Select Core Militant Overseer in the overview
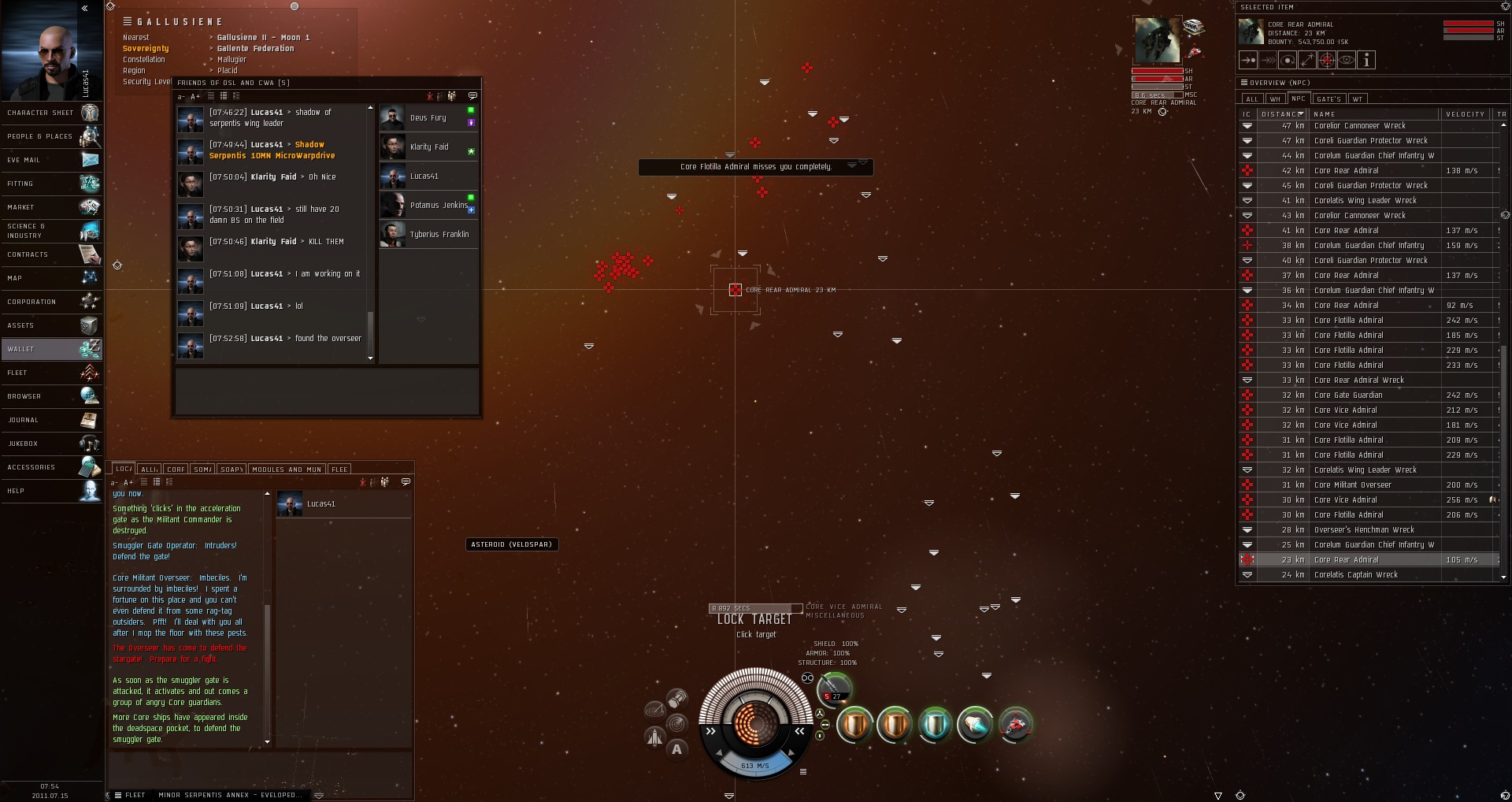This screenshot has height=802, width=1512. pyautogui.click(x=1352, y=485)
